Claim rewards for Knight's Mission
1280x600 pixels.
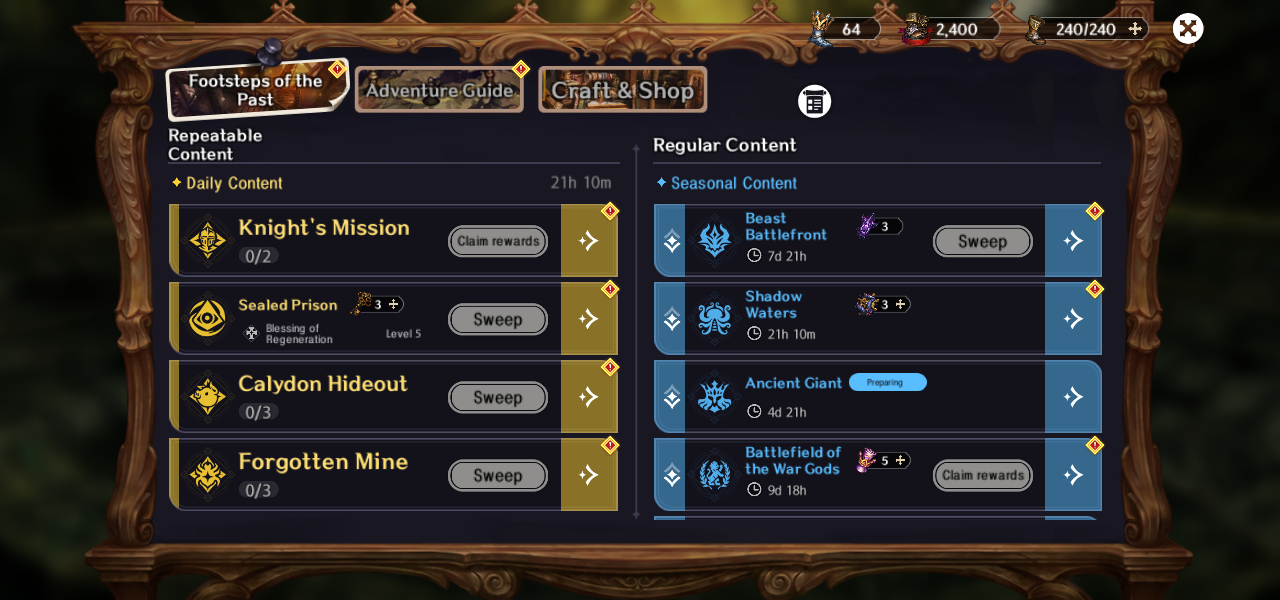[498, 241]
